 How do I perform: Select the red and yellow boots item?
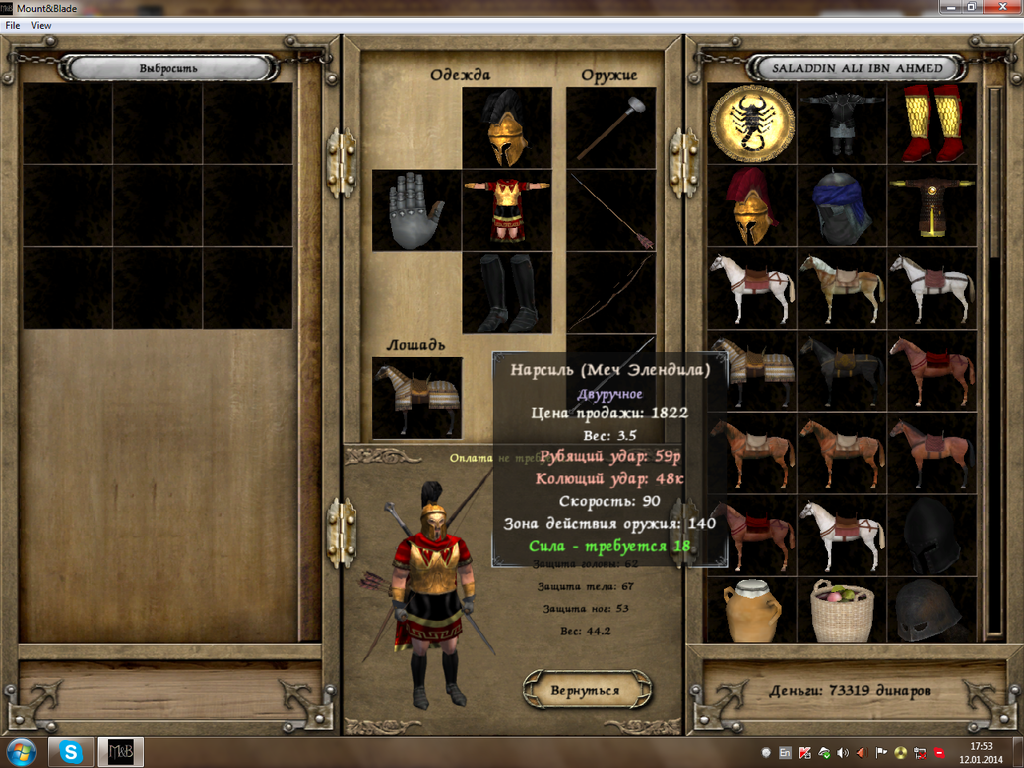(x=932, y=123)
